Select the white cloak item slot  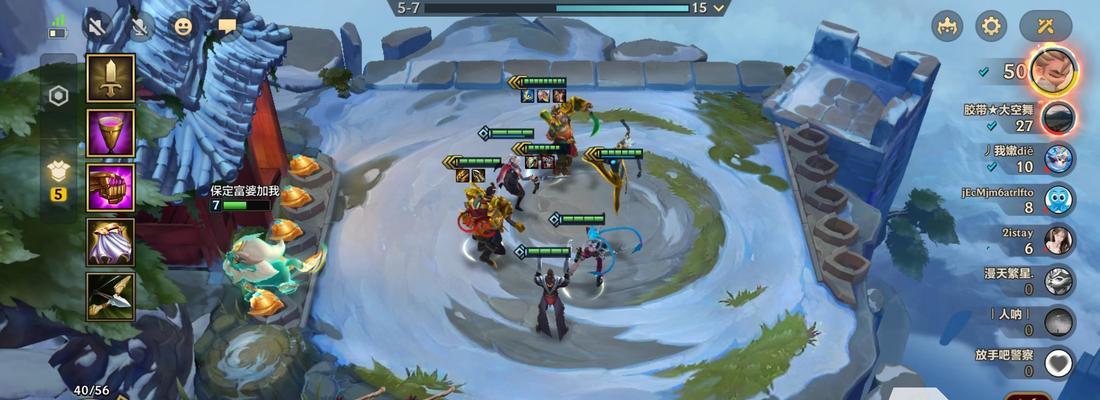click(110, 242)
